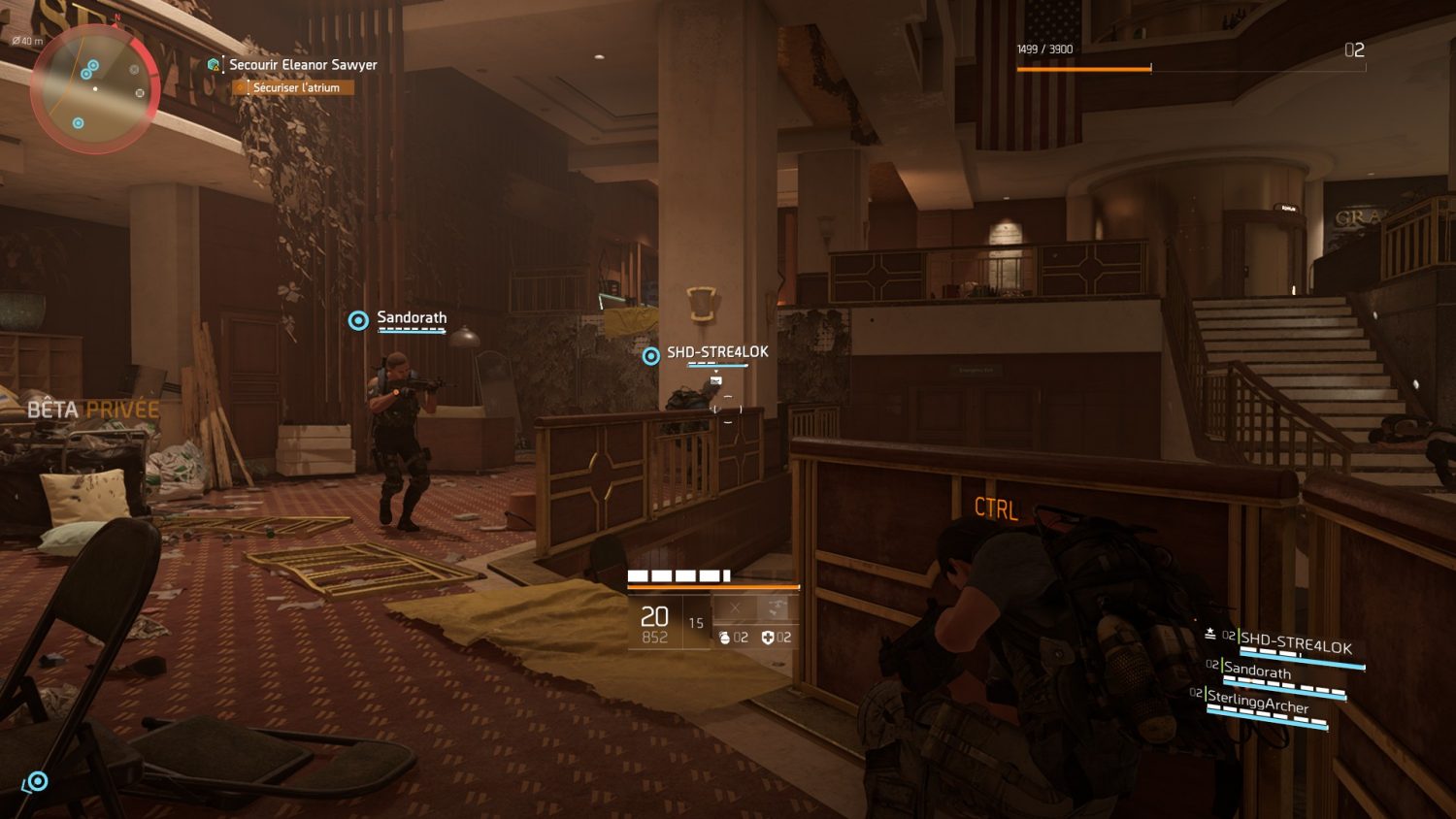The width and height of the screenshot is (1456, 819).
Task: Use the armor kit shield icon
Action: [768, 638]
